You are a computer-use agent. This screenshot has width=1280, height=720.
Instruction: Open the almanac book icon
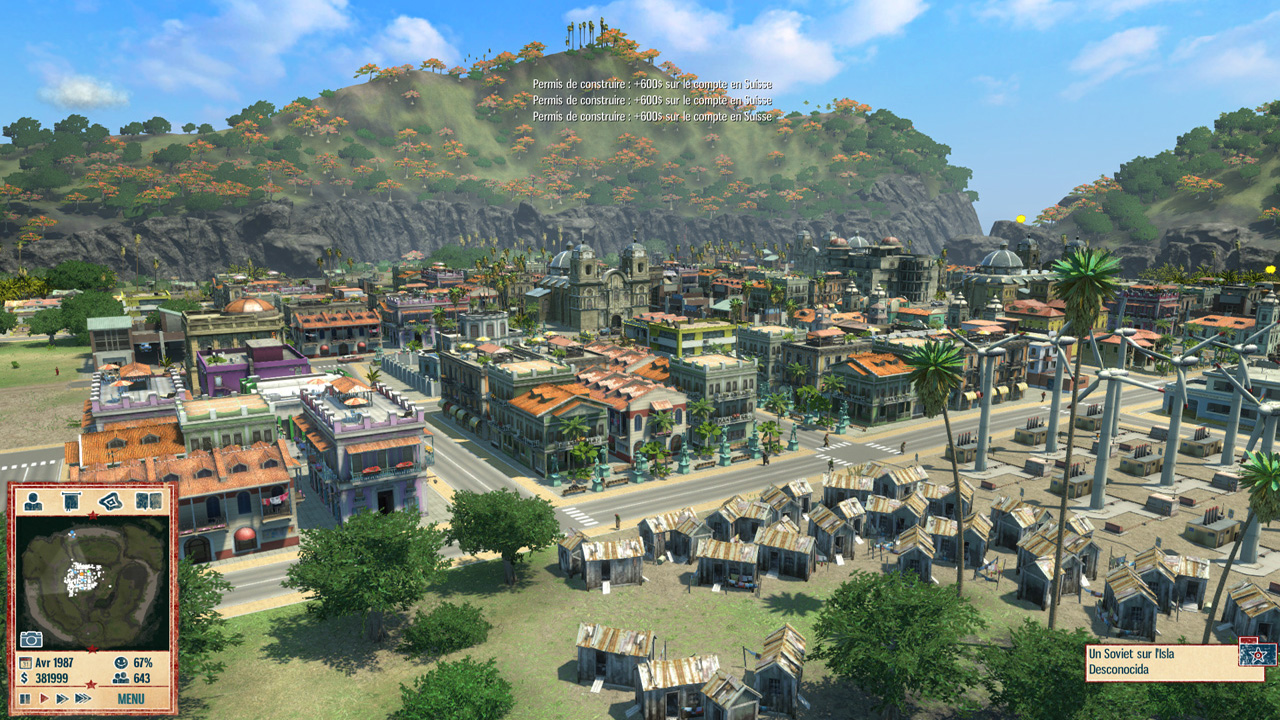coord(148,501)
